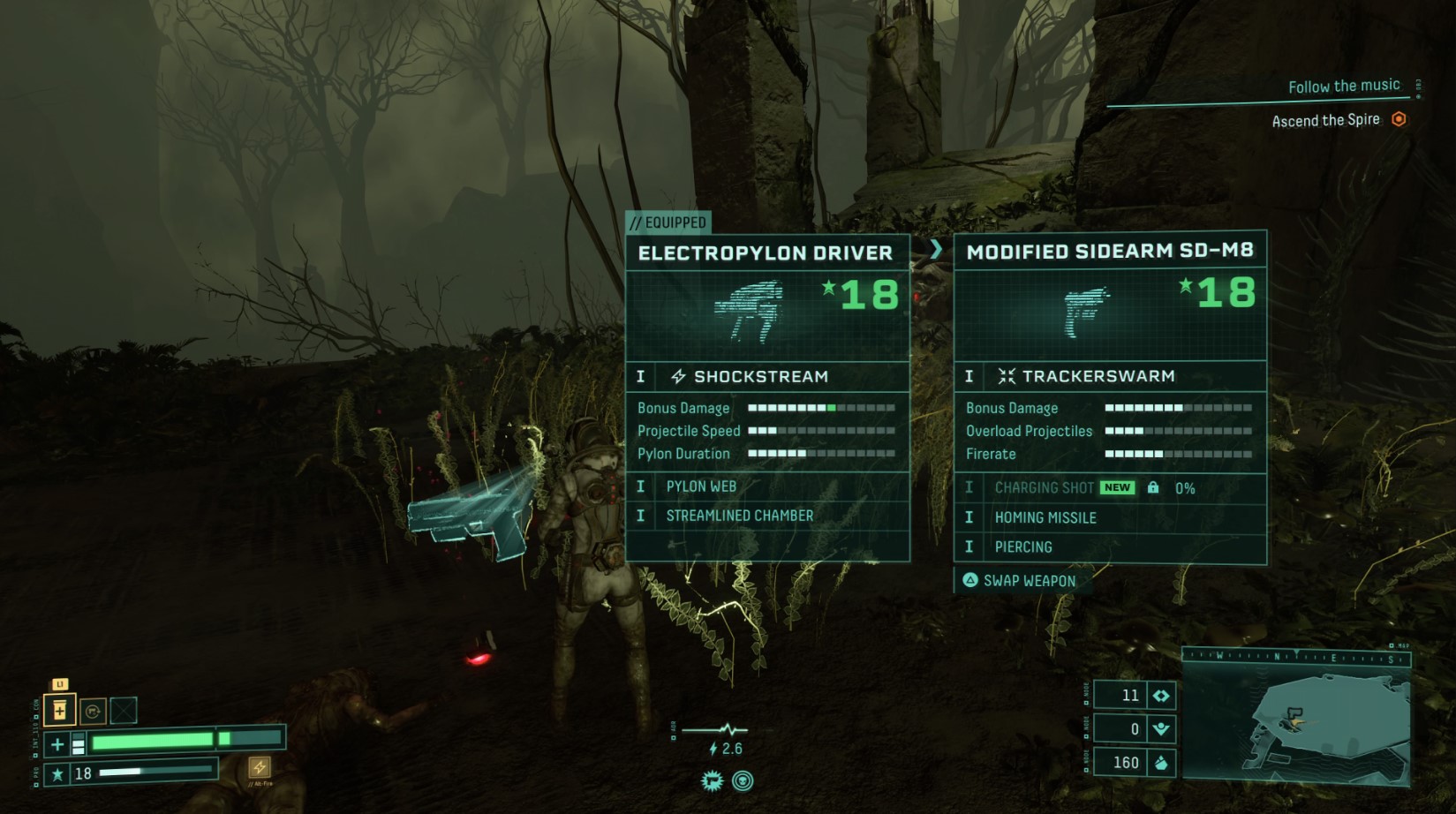The image size is (1456, 814).
Task: Open the // EQUIPPED header tab
Action: tap(668, 223)
